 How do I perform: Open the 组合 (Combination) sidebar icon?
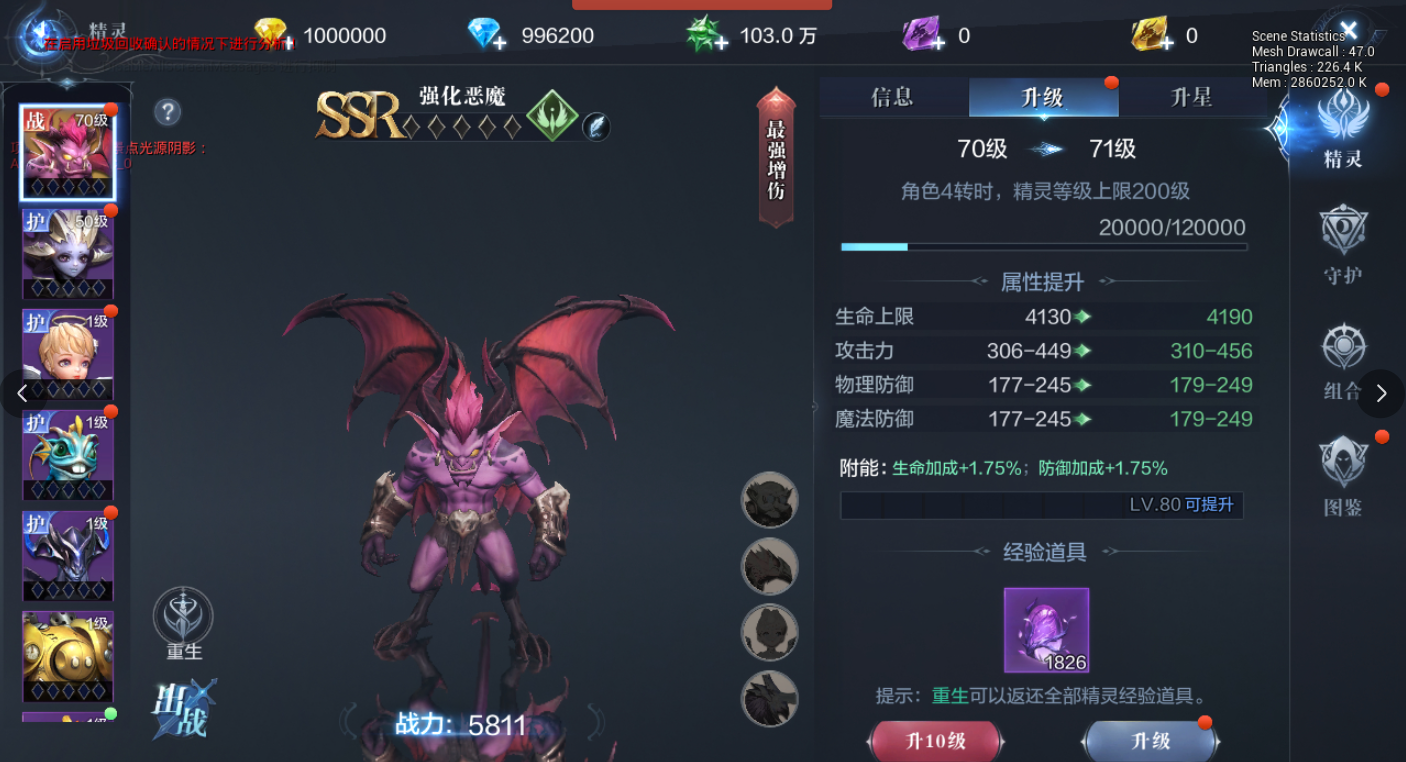[x=1344, y=349]
